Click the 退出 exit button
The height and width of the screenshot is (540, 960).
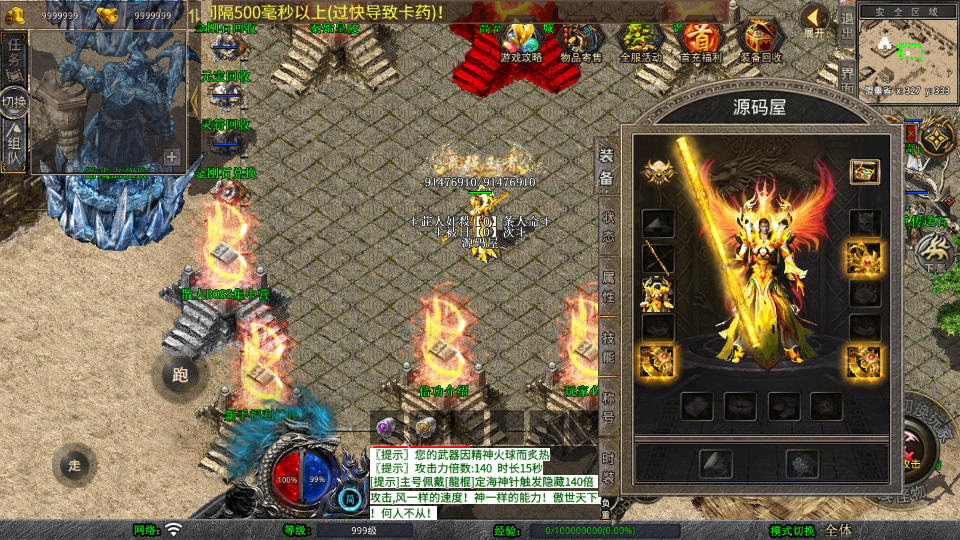click(x=846, y=20)
